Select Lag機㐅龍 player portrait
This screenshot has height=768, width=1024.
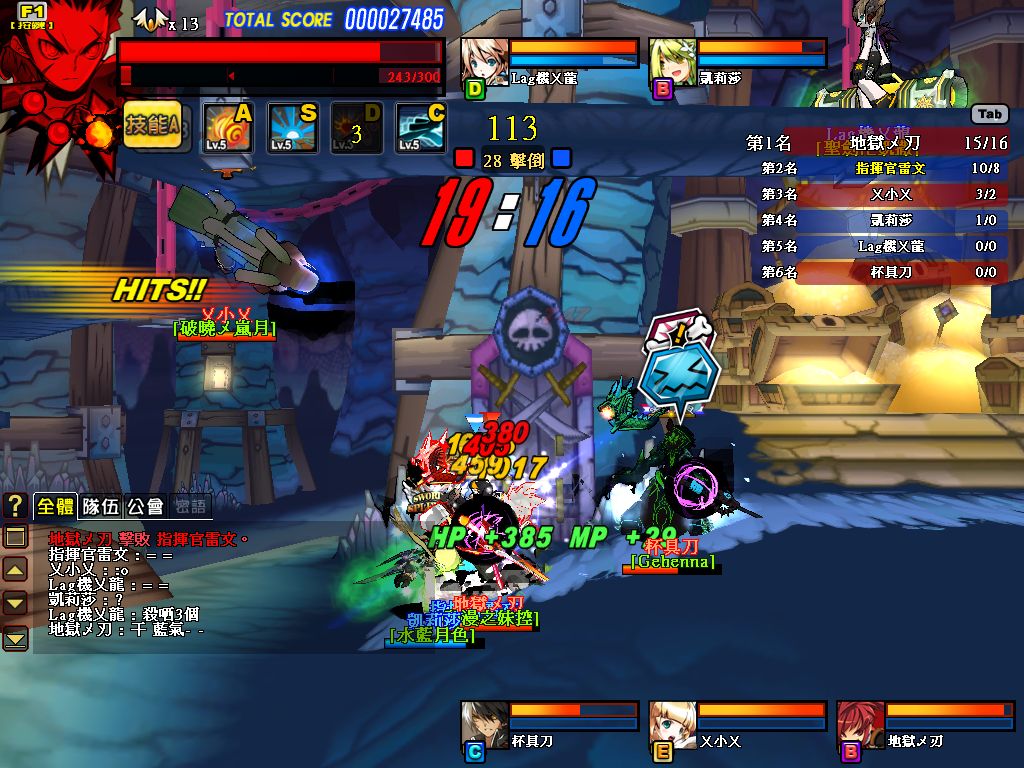pos(484,63)
